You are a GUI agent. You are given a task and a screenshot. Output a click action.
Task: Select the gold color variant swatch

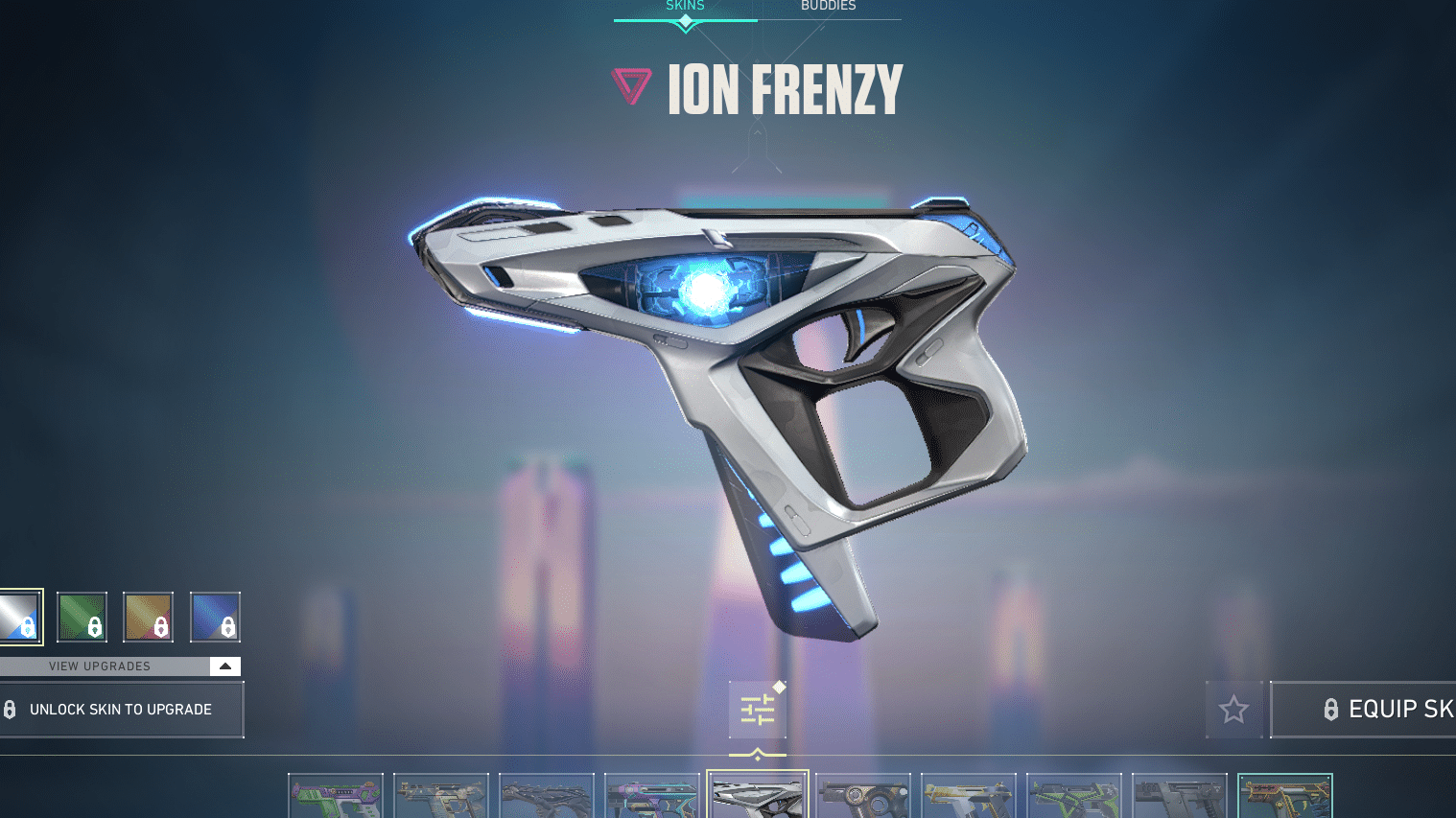(x=149, y=617)
